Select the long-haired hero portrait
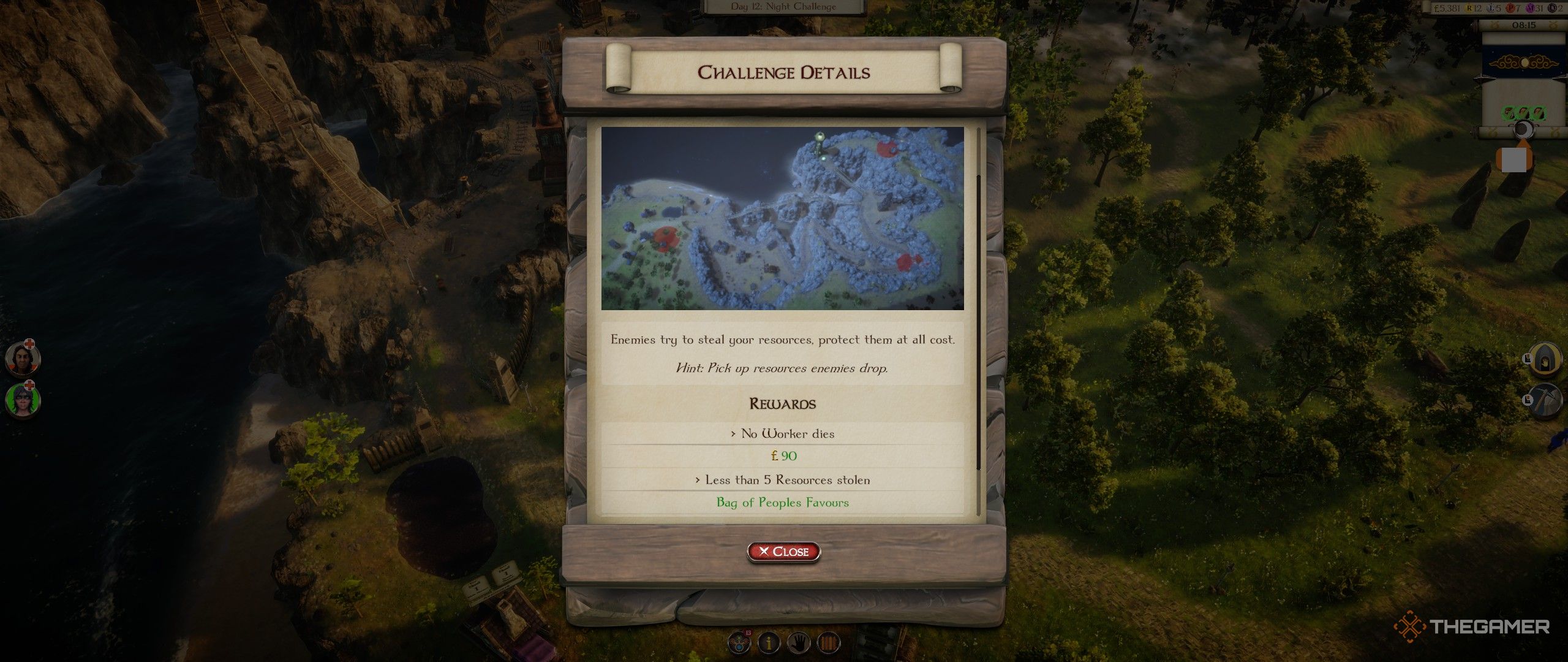This screenshot has width=1568, height=662. click(23, 359)
